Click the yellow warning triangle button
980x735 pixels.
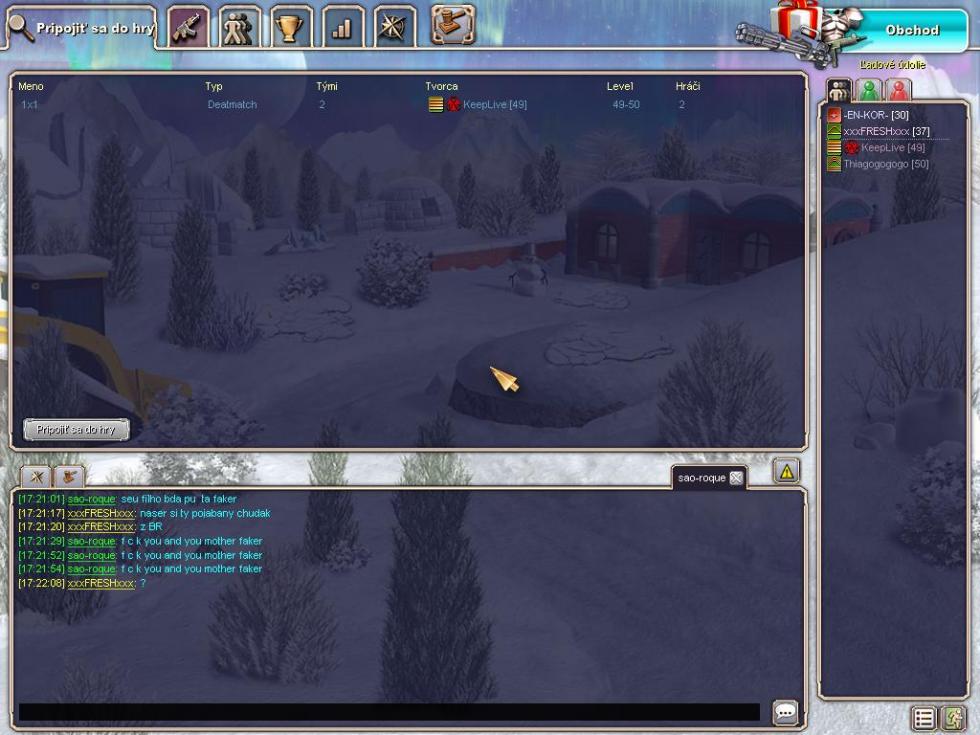787,472
